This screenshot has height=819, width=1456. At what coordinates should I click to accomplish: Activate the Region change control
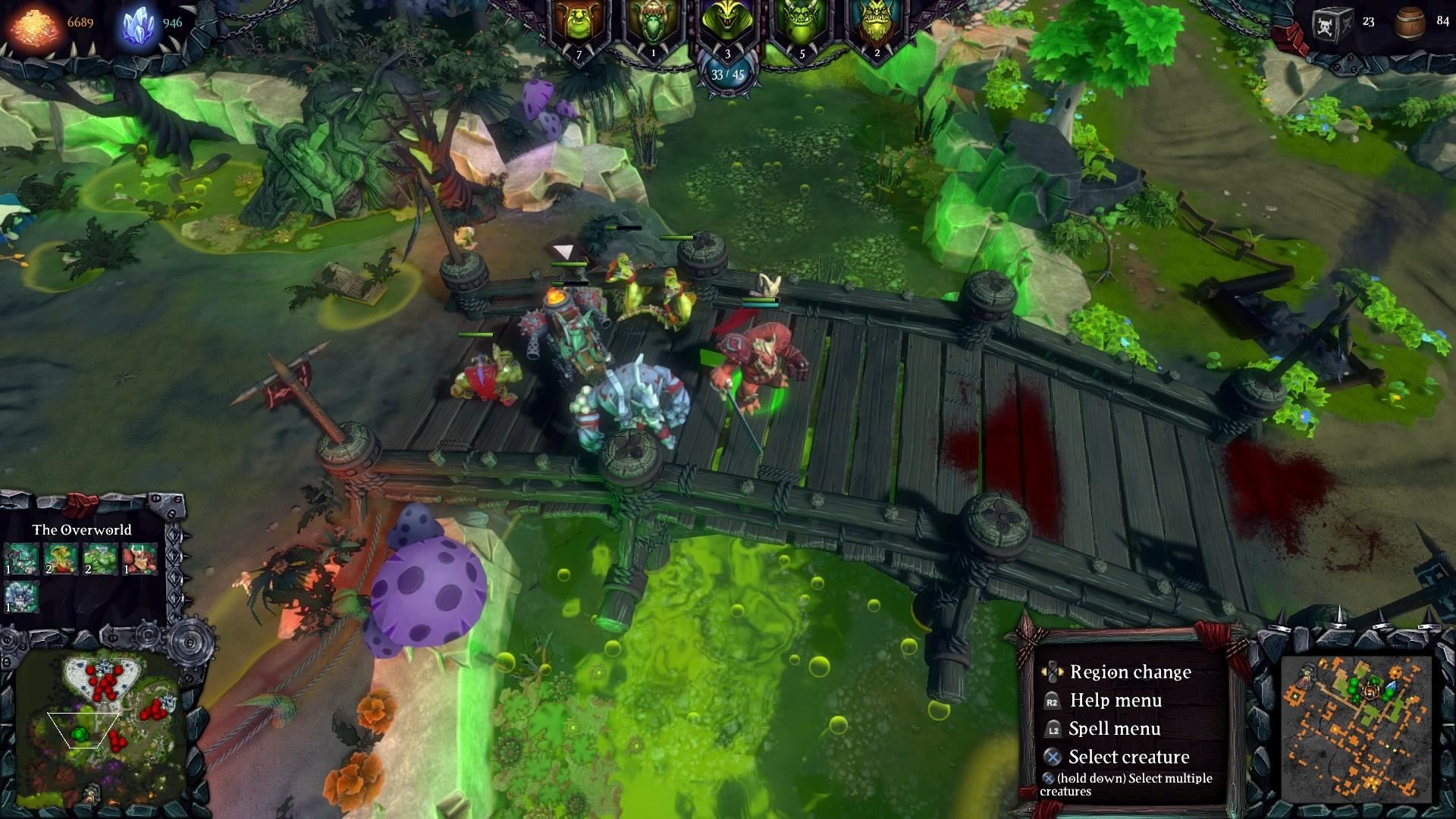(x=1130, y=672)
